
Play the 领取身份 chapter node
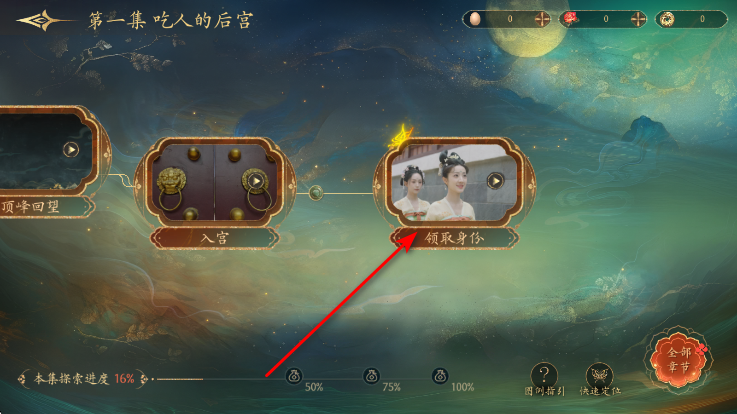tap(495, 181)
